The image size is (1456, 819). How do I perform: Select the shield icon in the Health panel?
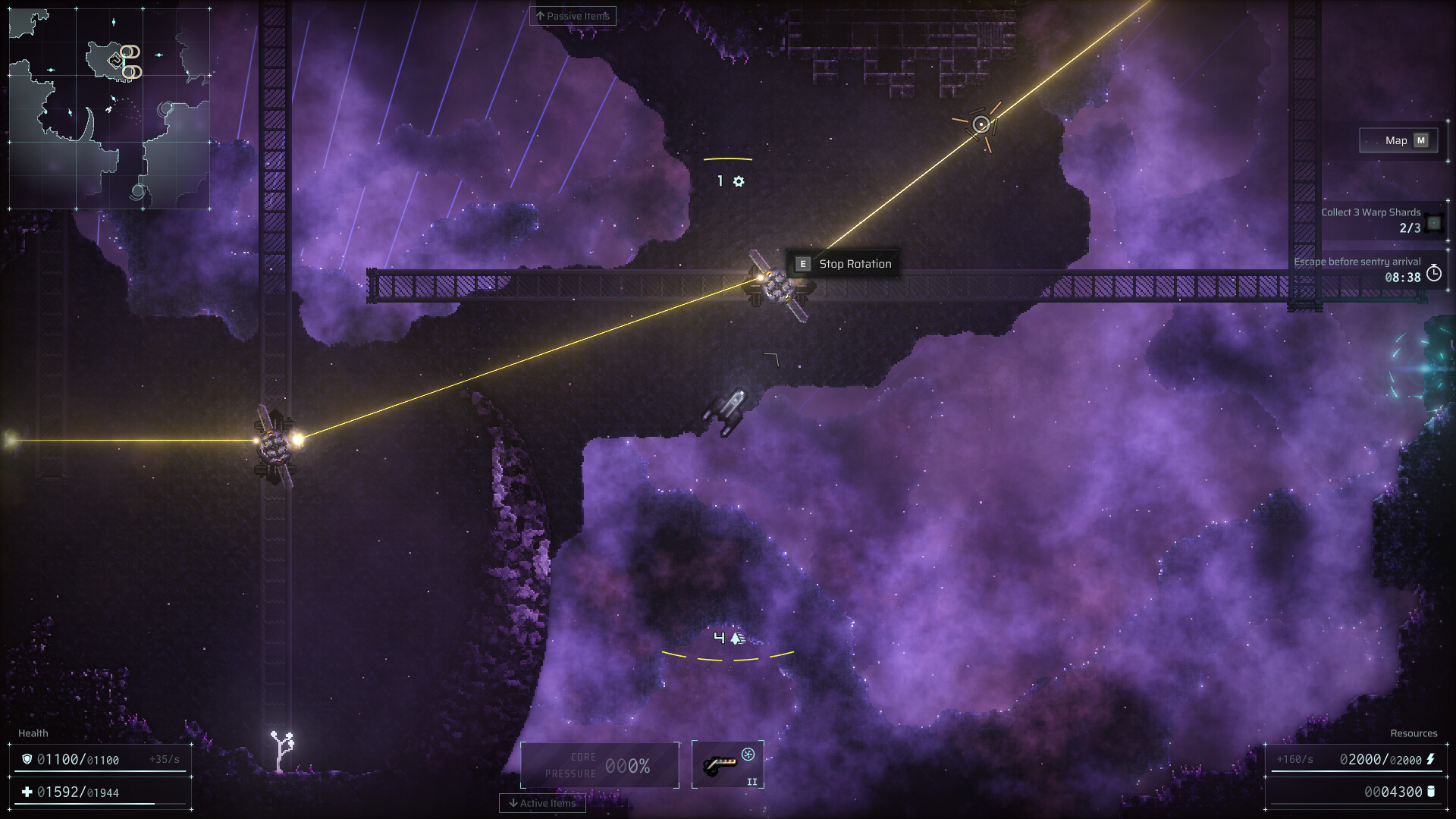27,758
